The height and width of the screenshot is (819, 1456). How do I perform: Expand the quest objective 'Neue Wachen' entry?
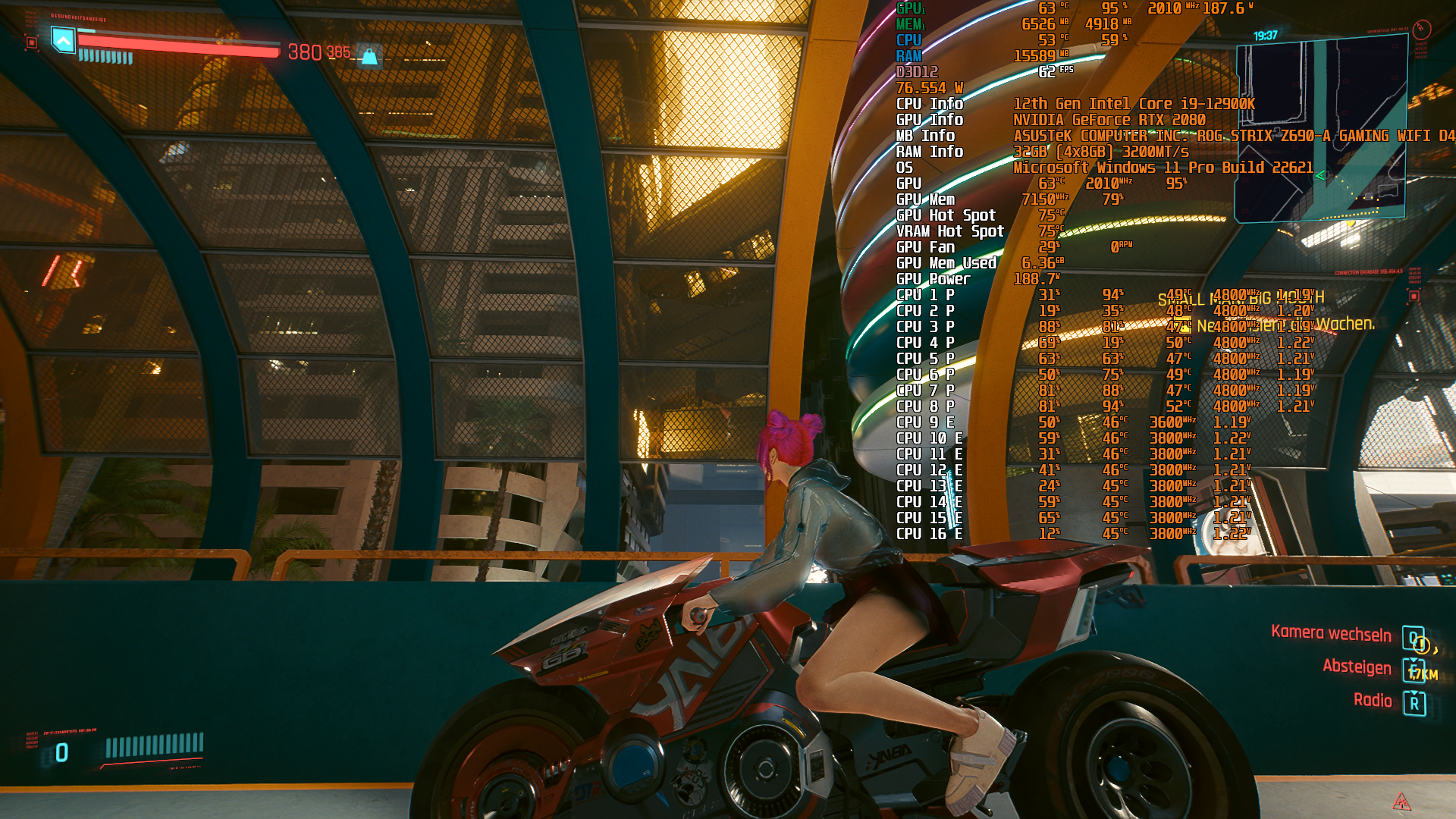(x=1289, y=325)
